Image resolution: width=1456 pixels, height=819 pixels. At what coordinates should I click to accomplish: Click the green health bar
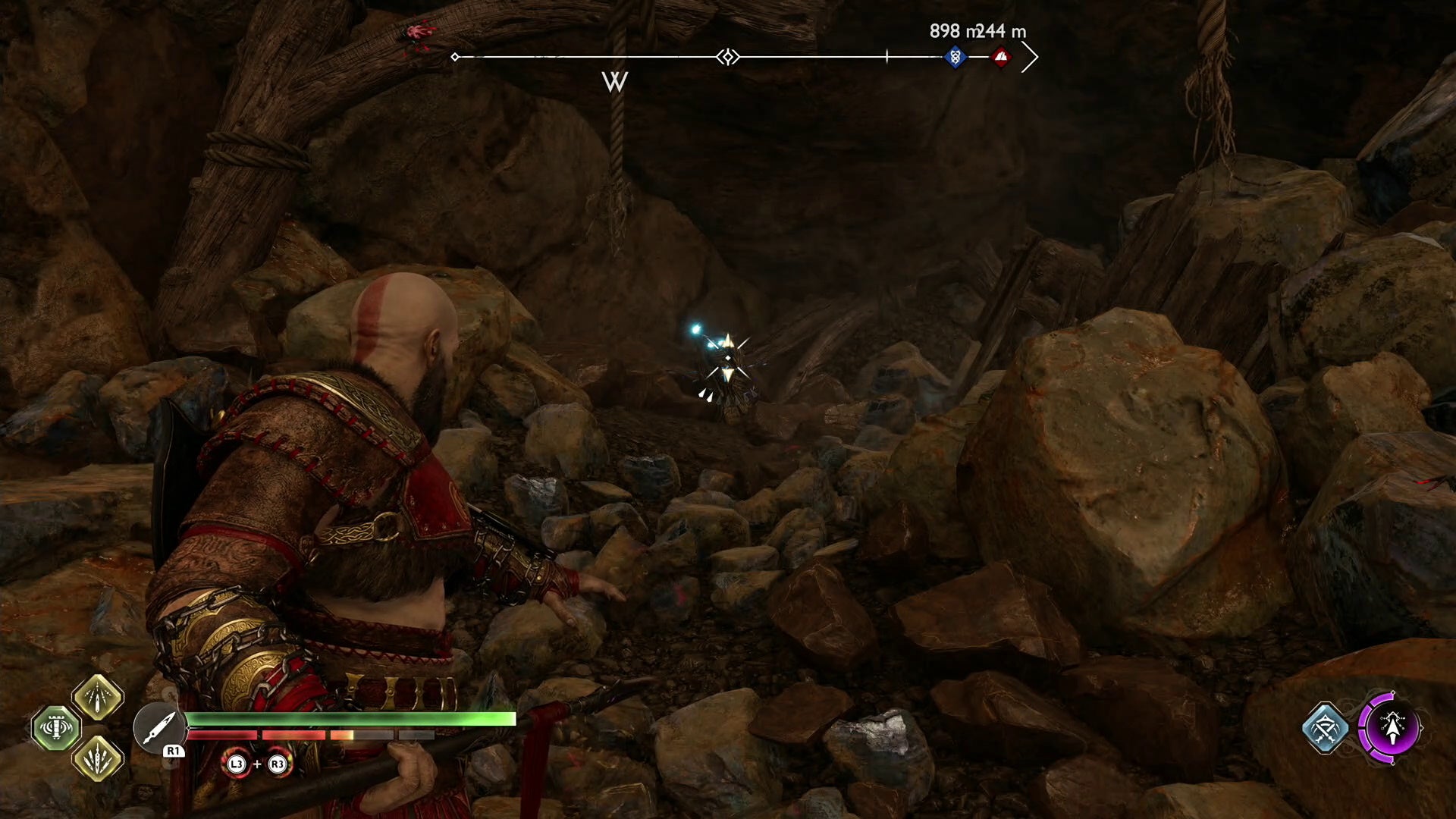coord(349,718)
